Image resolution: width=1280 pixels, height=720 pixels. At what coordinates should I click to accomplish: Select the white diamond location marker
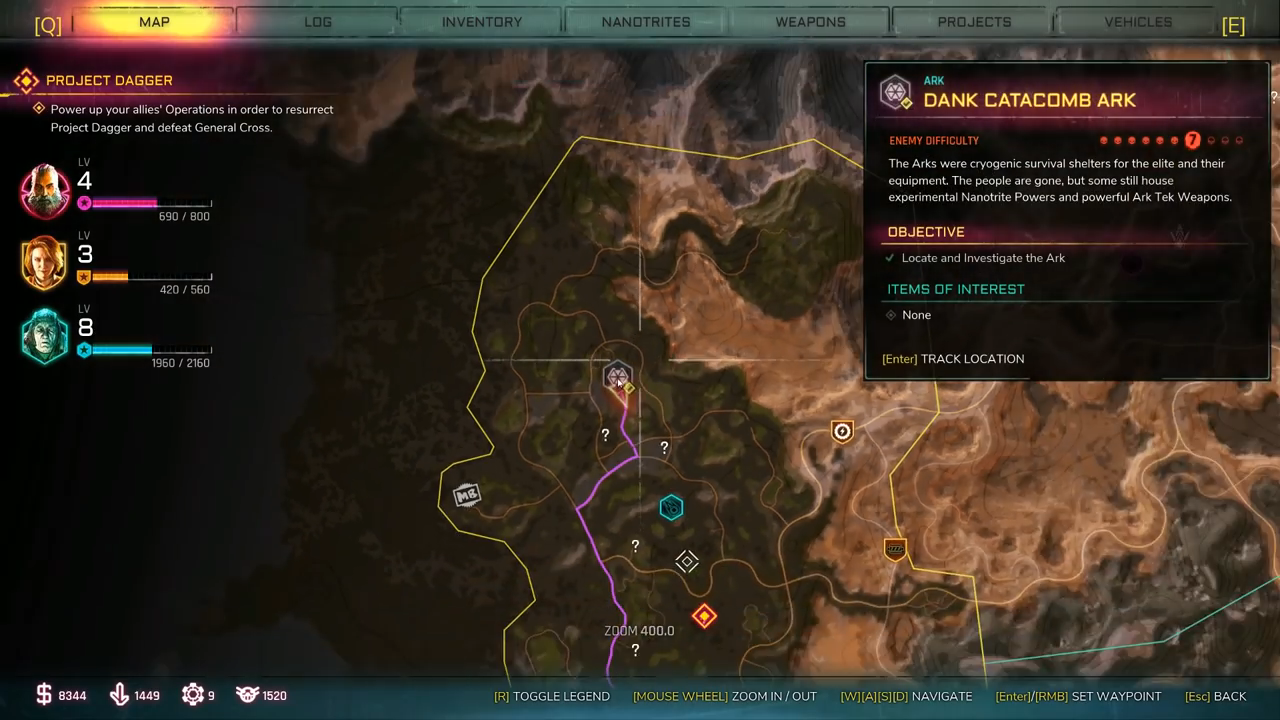[x=687, y=562]
